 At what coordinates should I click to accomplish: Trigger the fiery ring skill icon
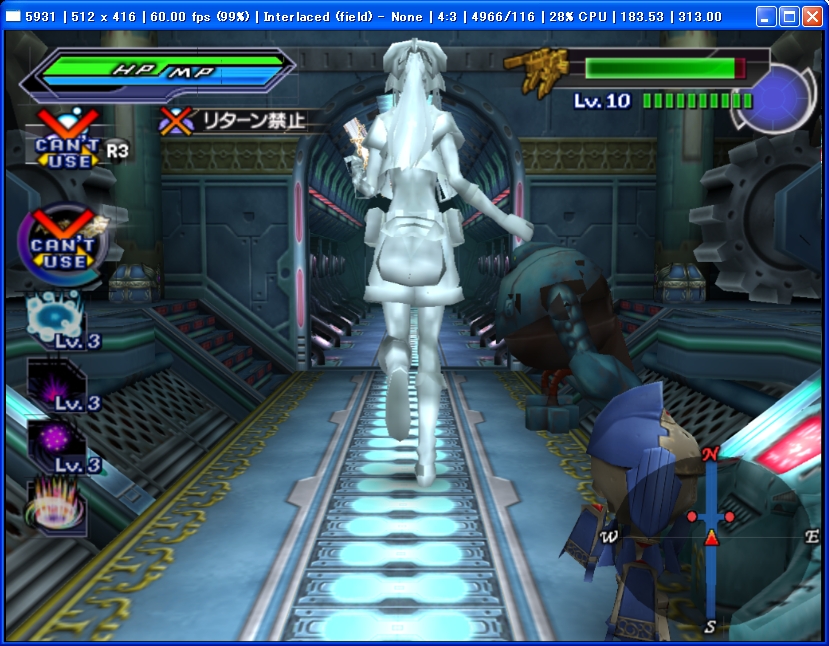tap(55, 506)
